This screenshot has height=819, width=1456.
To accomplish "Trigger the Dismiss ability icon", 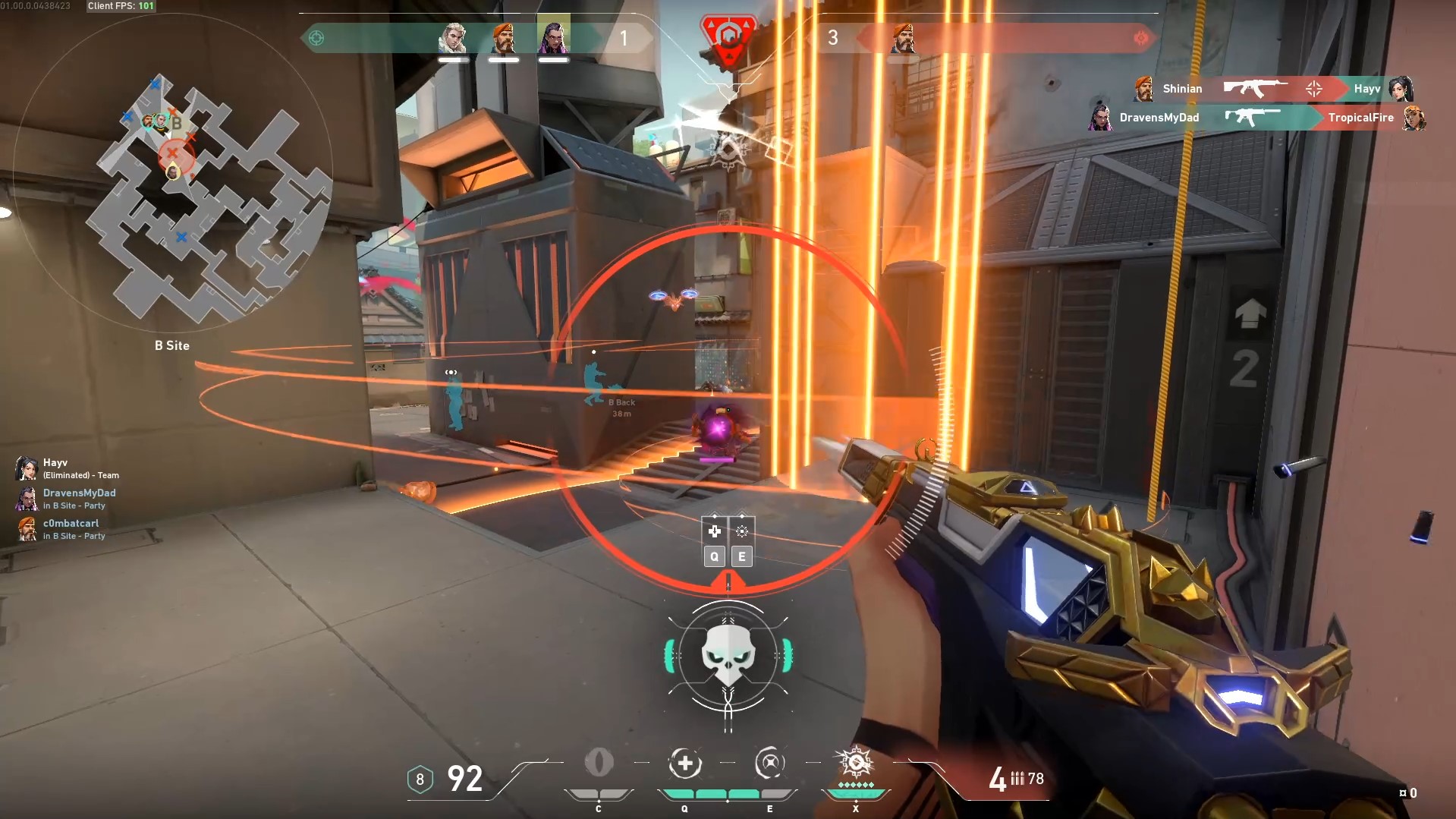I will [x=769, y=764].
